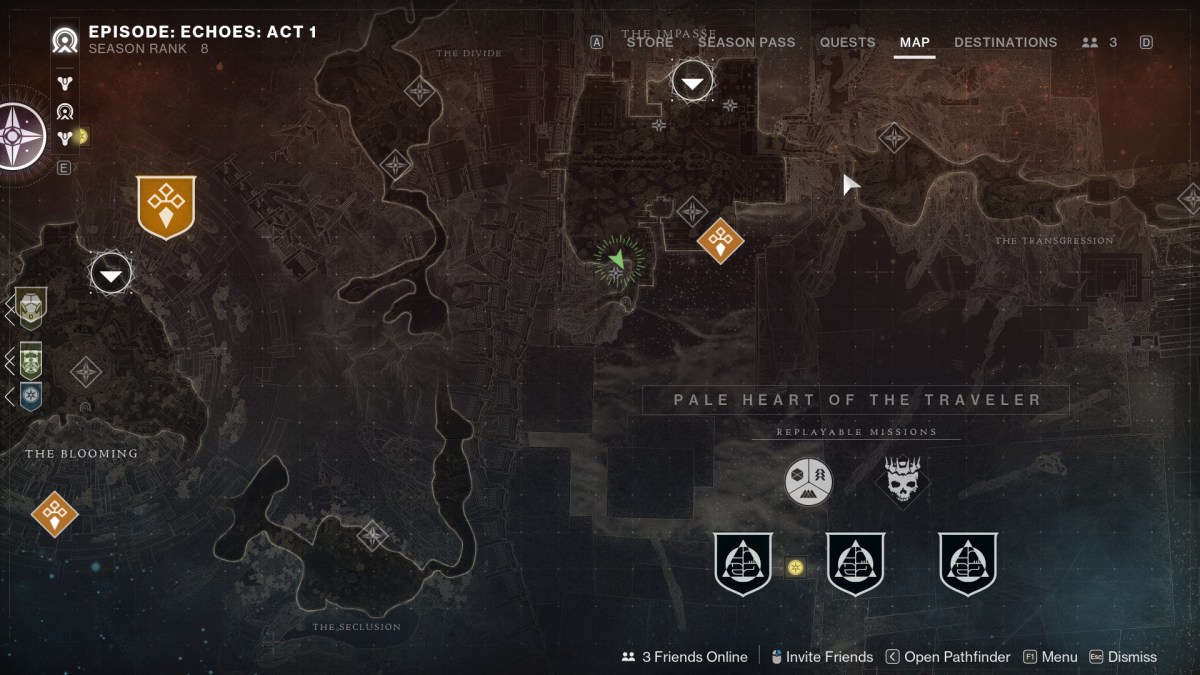Switch to the Season Pass tab
This screenshot has height=675, width=1200.
point(746,42)
